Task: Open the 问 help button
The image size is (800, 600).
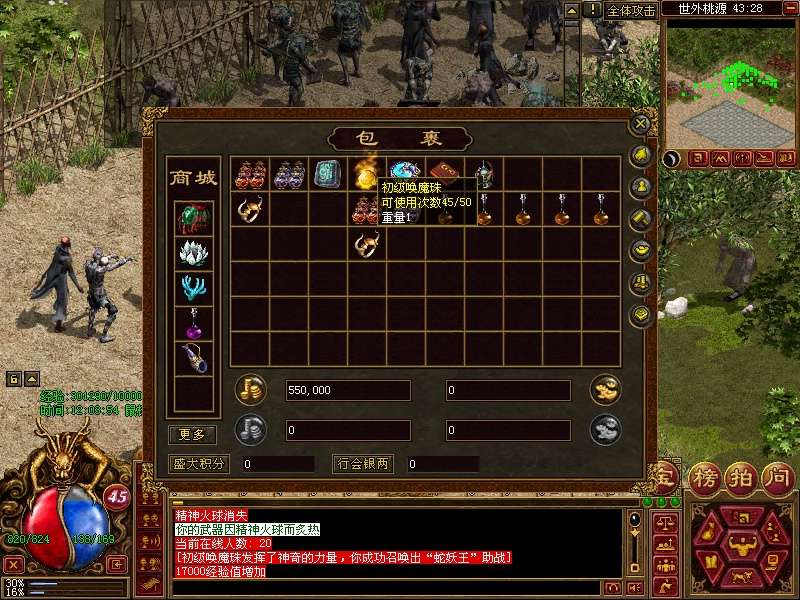Action: 776,475
